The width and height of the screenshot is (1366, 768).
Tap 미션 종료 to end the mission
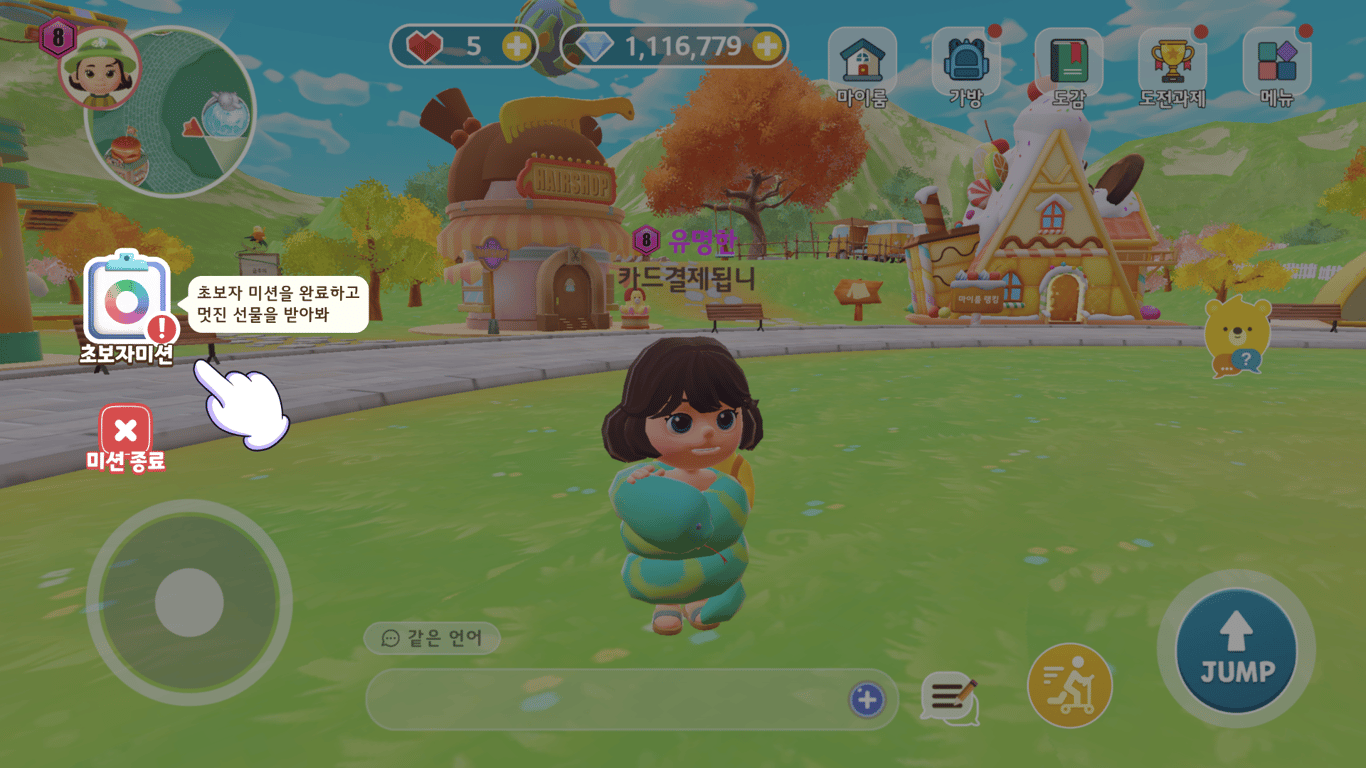click(123, 428)
